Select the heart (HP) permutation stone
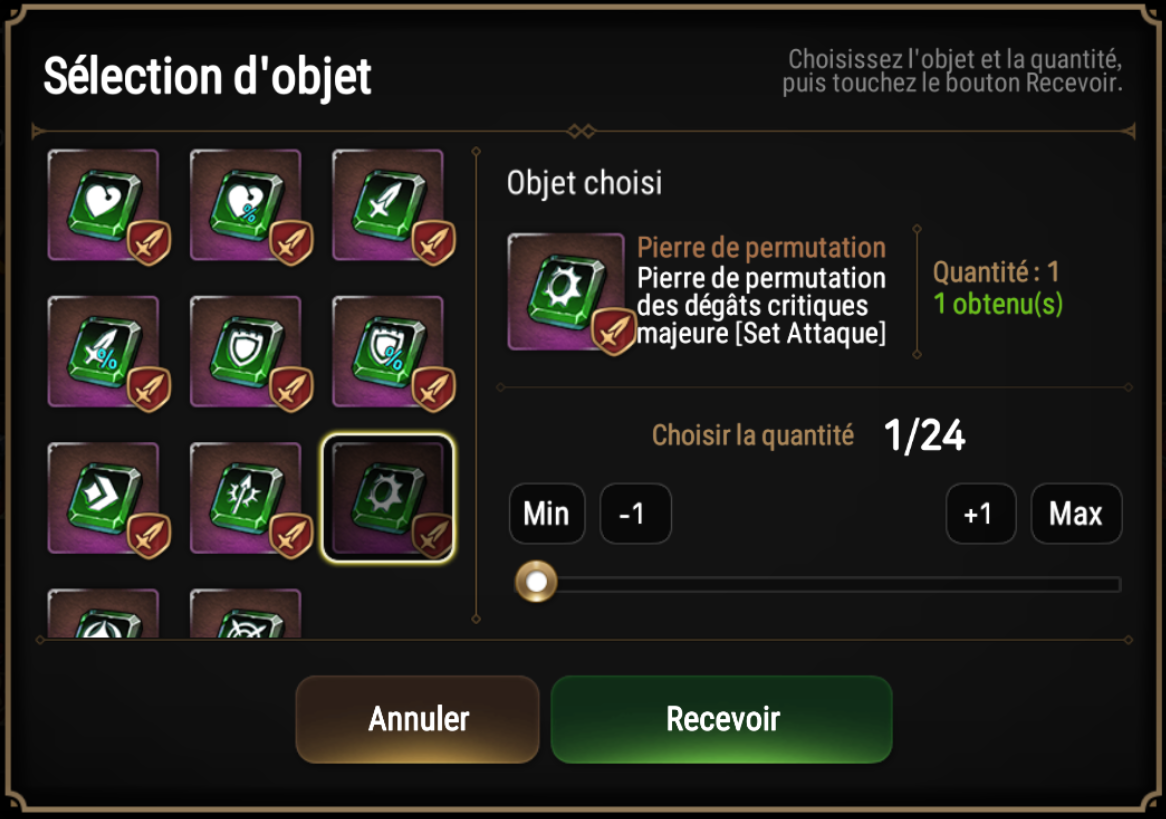This screenshot has width=1166, height=819. tap(104, 205)
